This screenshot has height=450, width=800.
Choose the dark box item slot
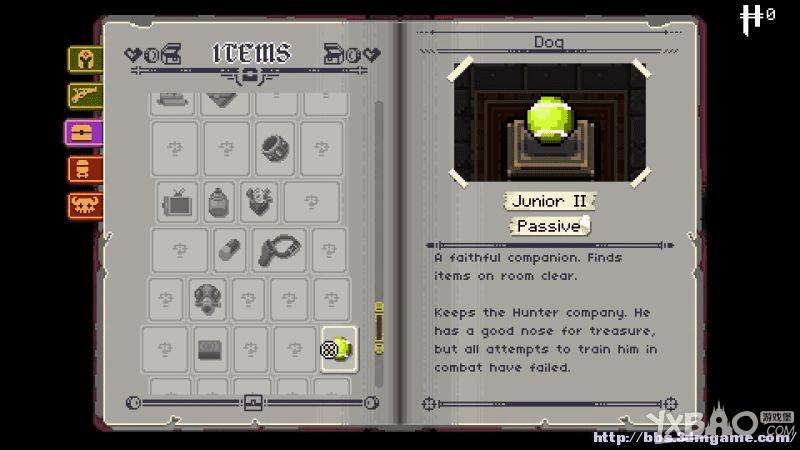click(211, 347)
